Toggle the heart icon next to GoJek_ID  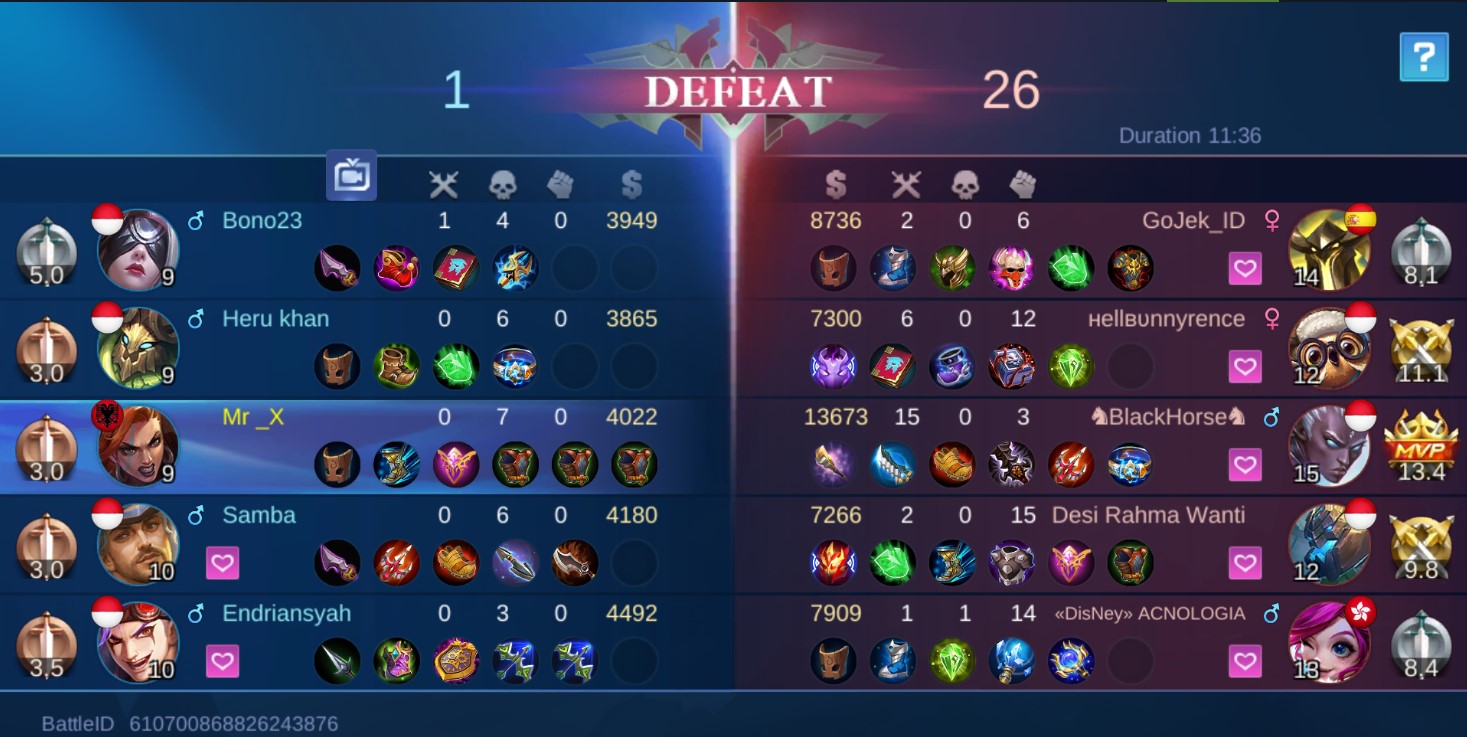pyautogui.click(x=1244, y=268)
